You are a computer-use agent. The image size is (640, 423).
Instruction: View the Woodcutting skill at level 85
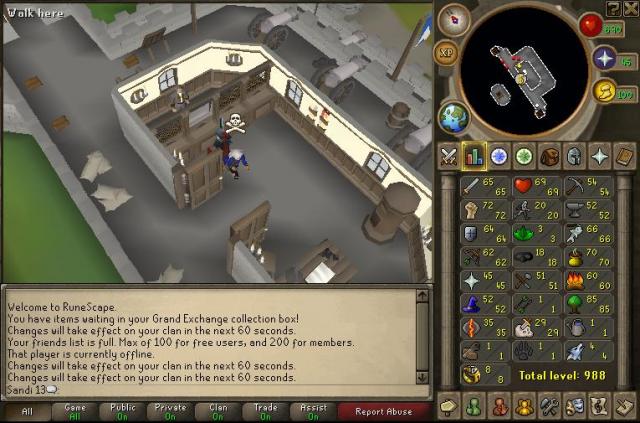tap(587, 302)
